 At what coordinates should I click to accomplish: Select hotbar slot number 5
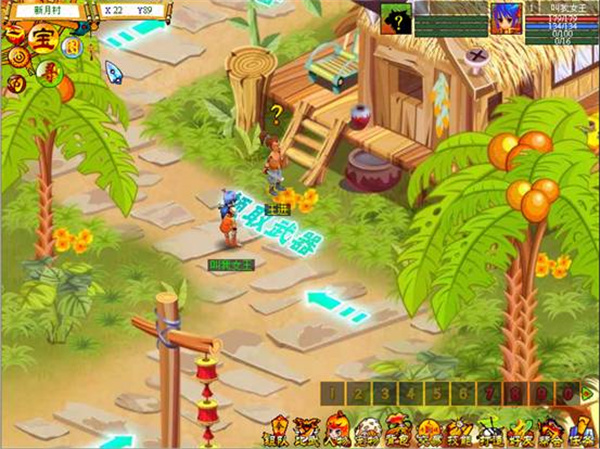pos(438,394)
